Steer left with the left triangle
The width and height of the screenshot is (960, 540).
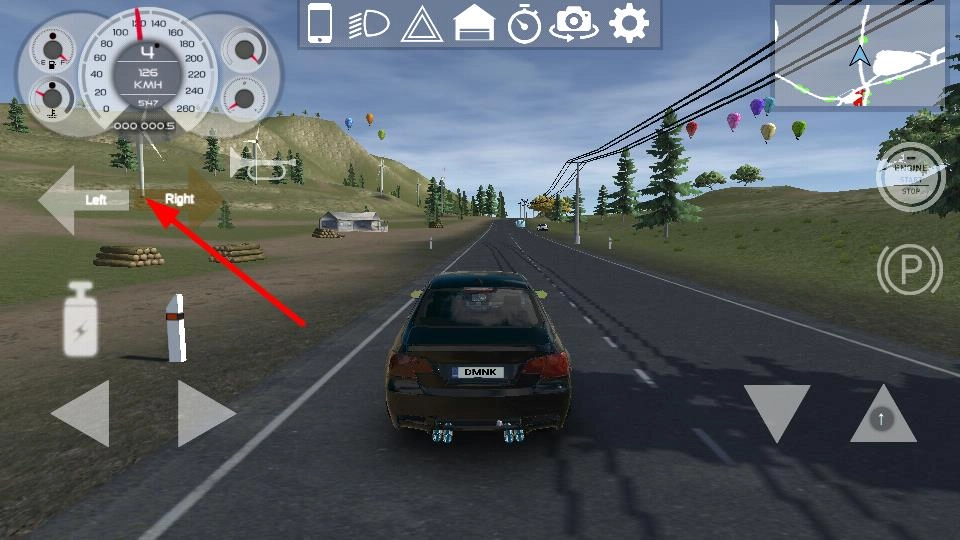82,412
